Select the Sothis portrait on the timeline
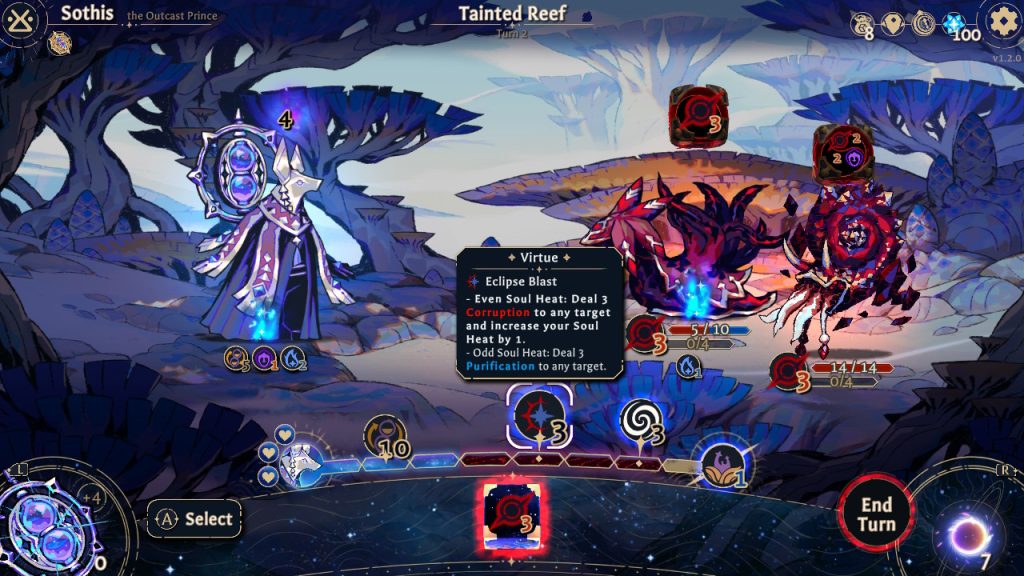This screenshot has width=1024, height=576. click(298, 461)
